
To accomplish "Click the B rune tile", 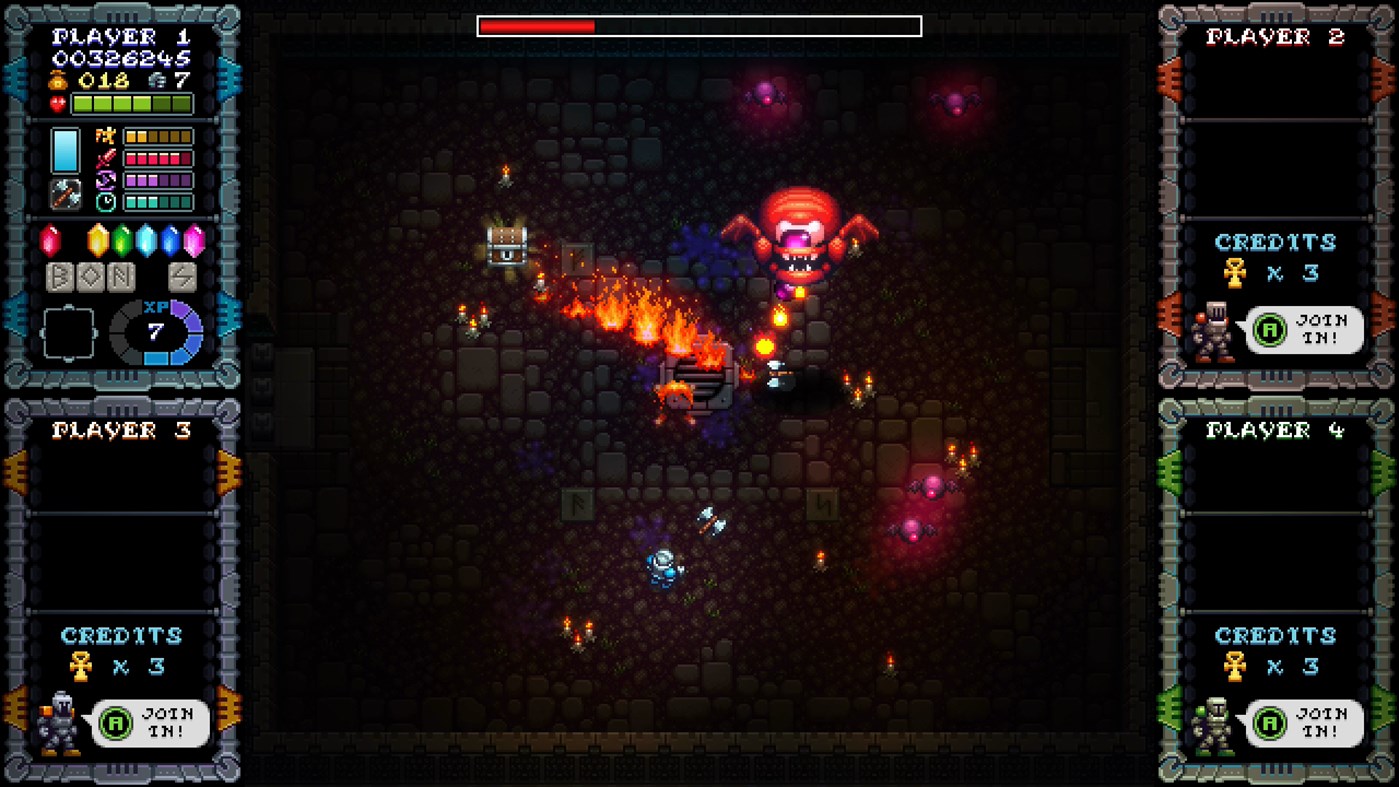I will pyautogui.click(x=62, y=276).
